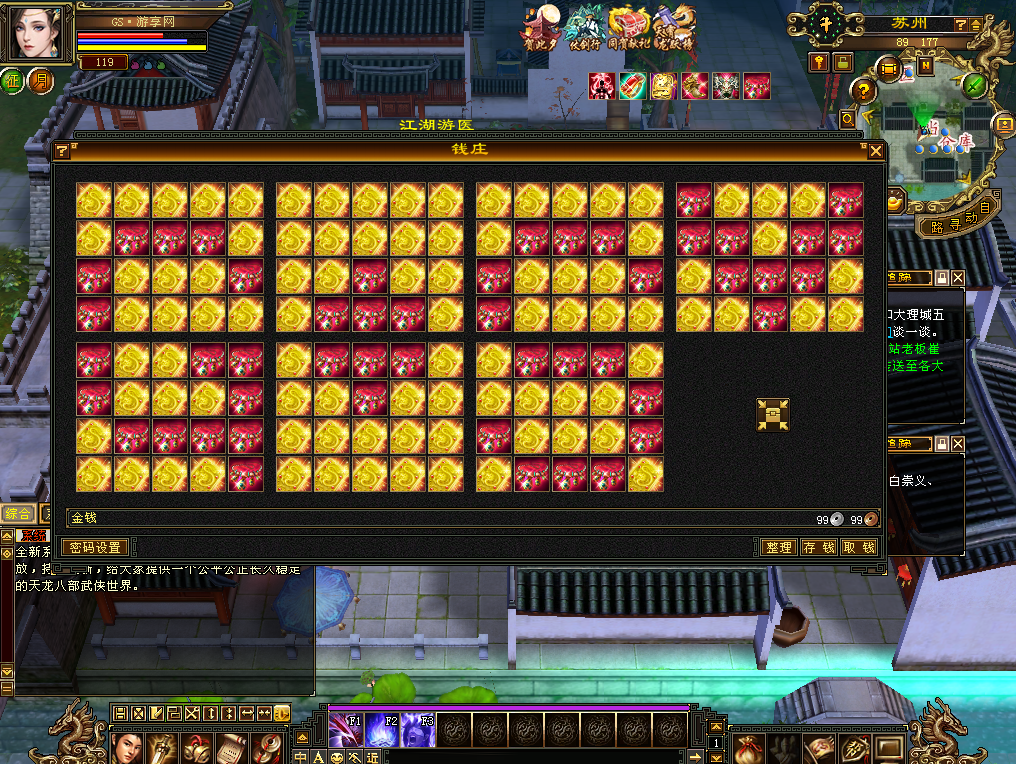Deposit money using the 存钱 button

pyautogui.click(x=819, y=547)
